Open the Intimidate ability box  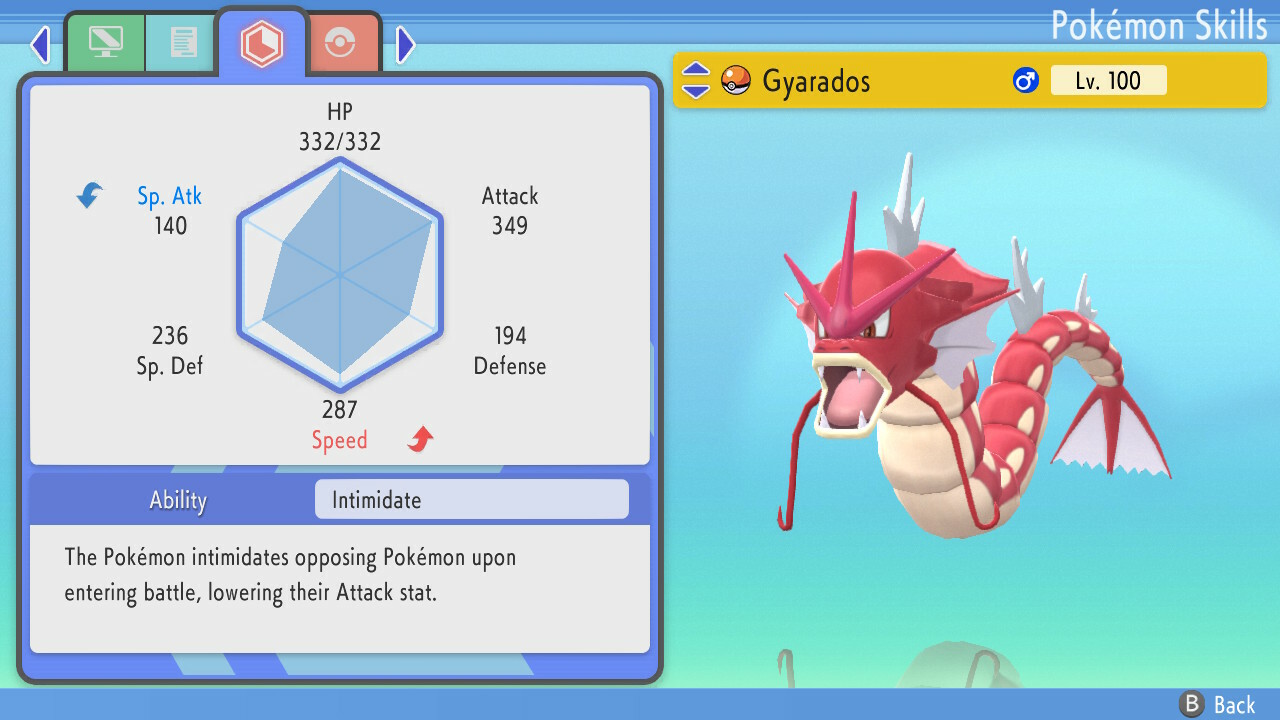(471, 499)
